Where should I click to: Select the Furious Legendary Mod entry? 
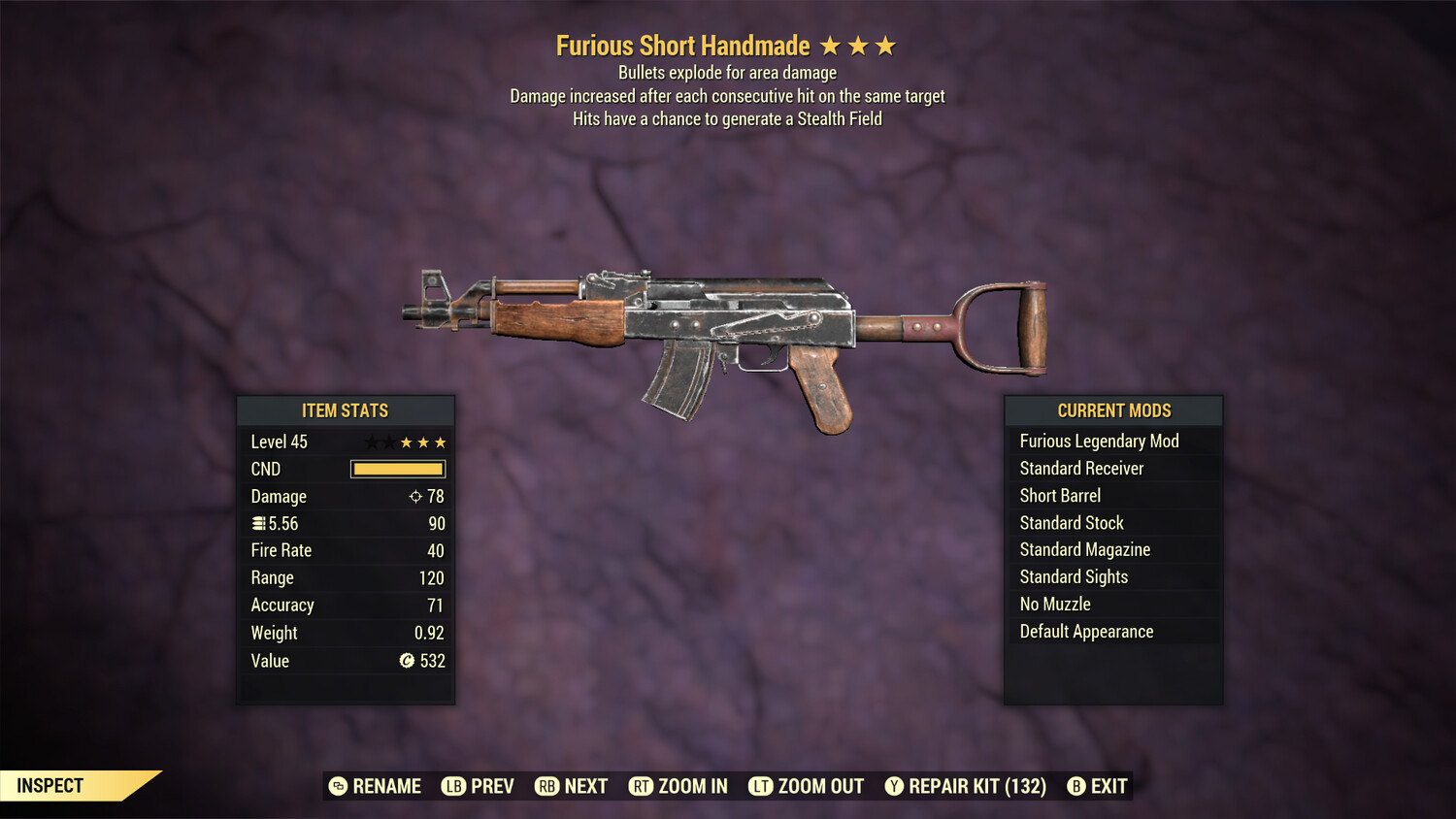coord(1098,441)
